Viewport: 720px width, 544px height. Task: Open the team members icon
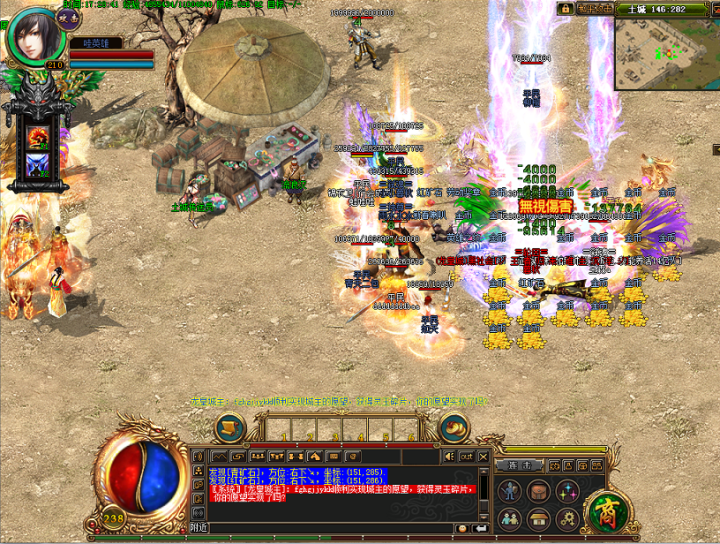tap(510, 519)
